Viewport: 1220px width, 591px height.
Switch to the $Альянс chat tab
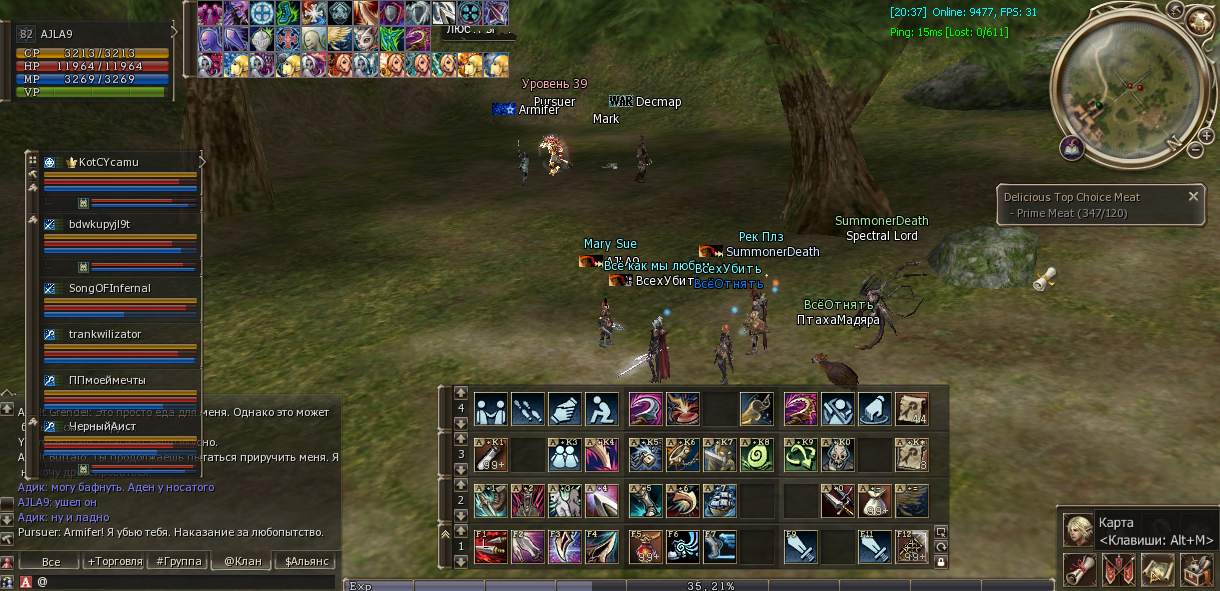(x=307, y=562)
